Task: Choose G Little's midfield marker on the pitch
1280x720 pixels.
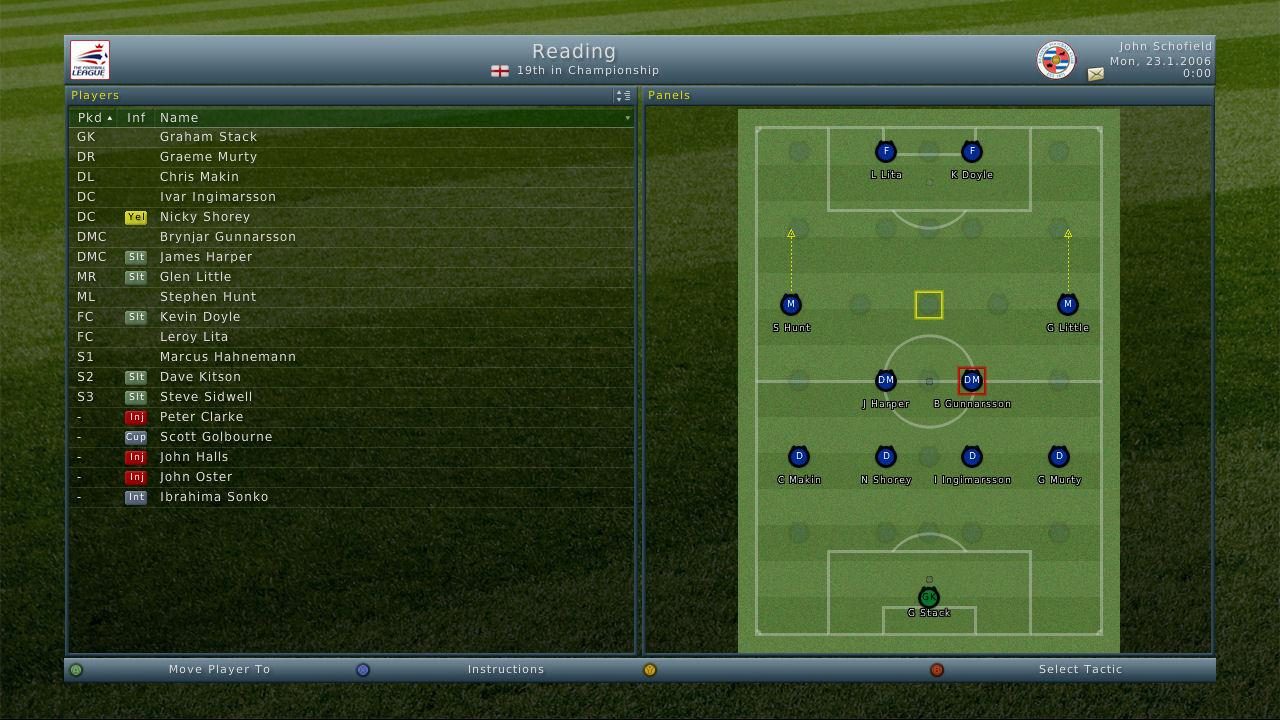Action: (1067, 304)
